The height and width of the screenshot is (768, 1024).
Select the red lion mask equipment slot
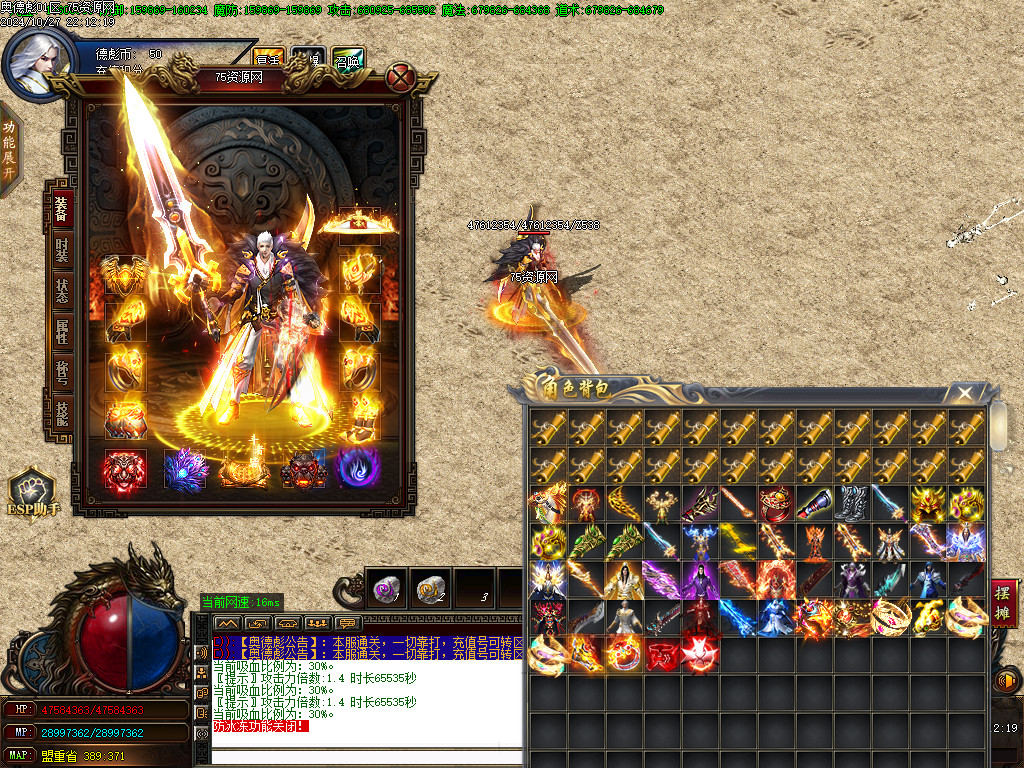pos(125,468)
